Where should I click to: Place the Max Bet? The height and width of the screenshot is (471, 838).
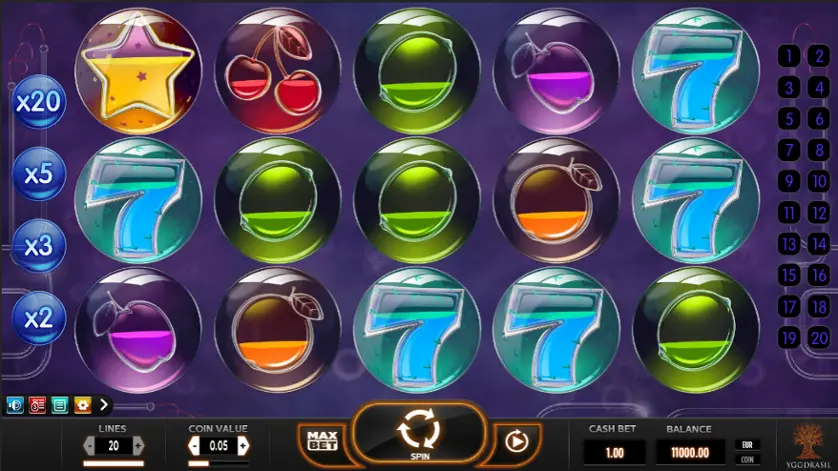coord(321,440)
